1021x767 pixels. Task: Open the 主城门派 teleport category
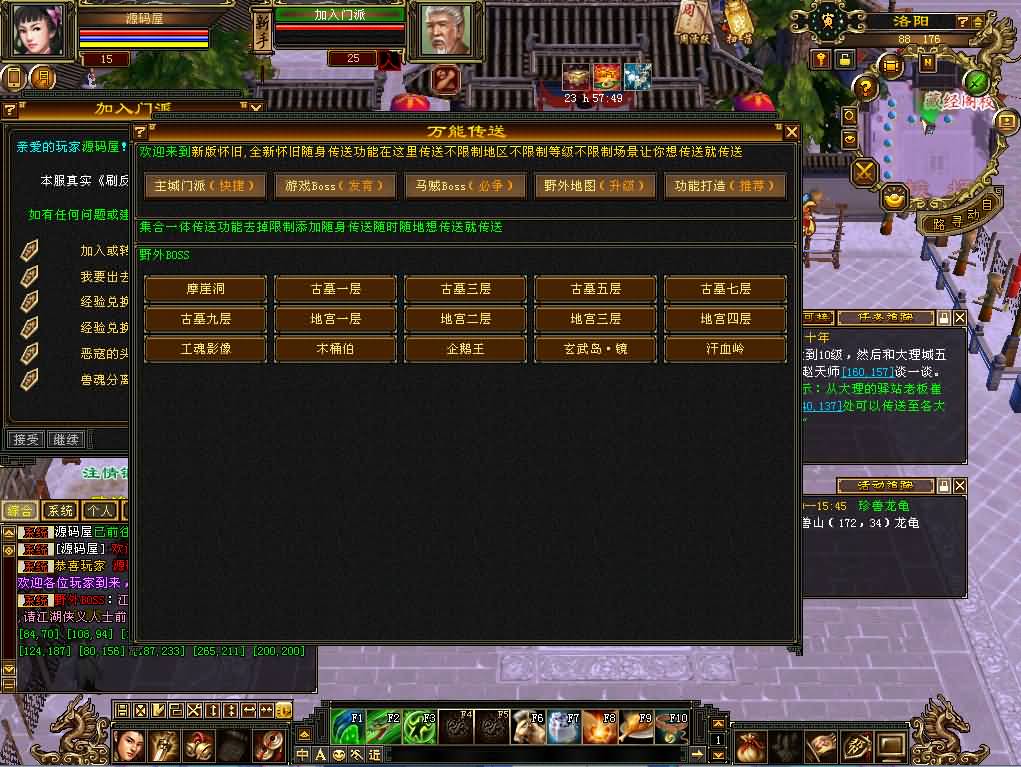point(206,186)
